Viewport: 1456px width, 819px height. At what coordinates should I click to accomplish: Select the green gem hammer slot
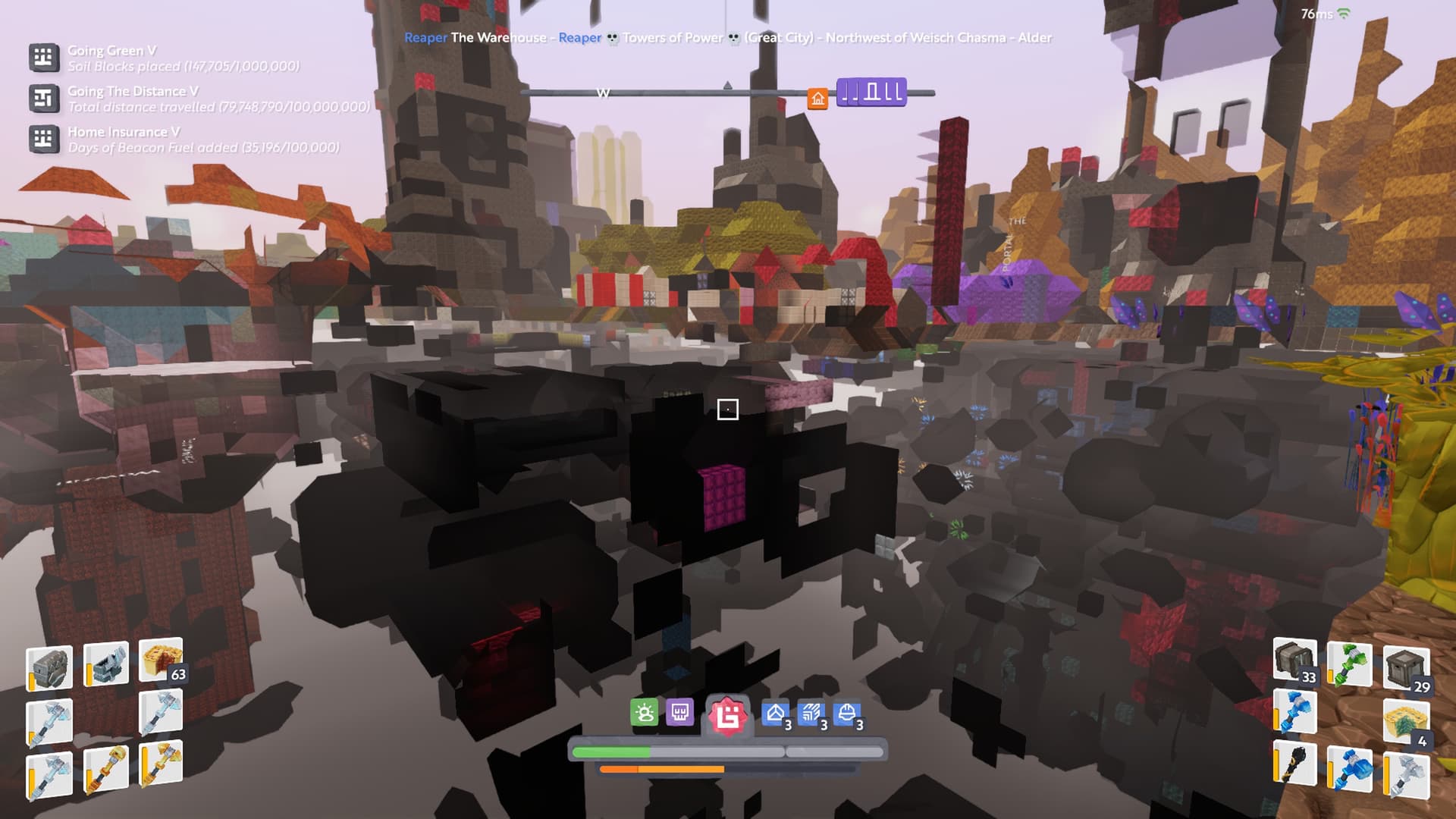click(1350, 663)
